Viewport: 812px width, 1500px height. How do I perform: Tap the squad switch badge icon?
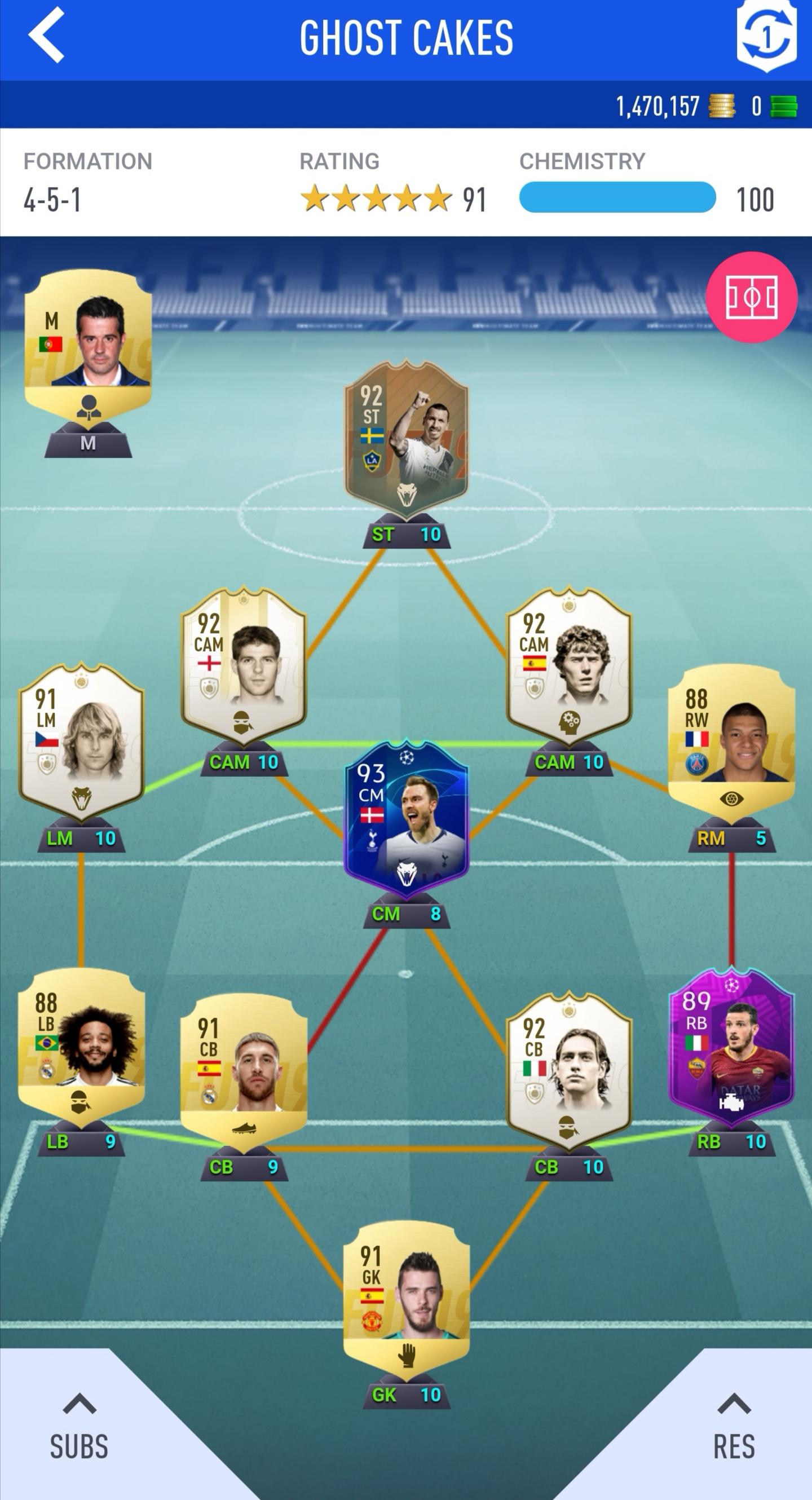click(x=765, y=36)
